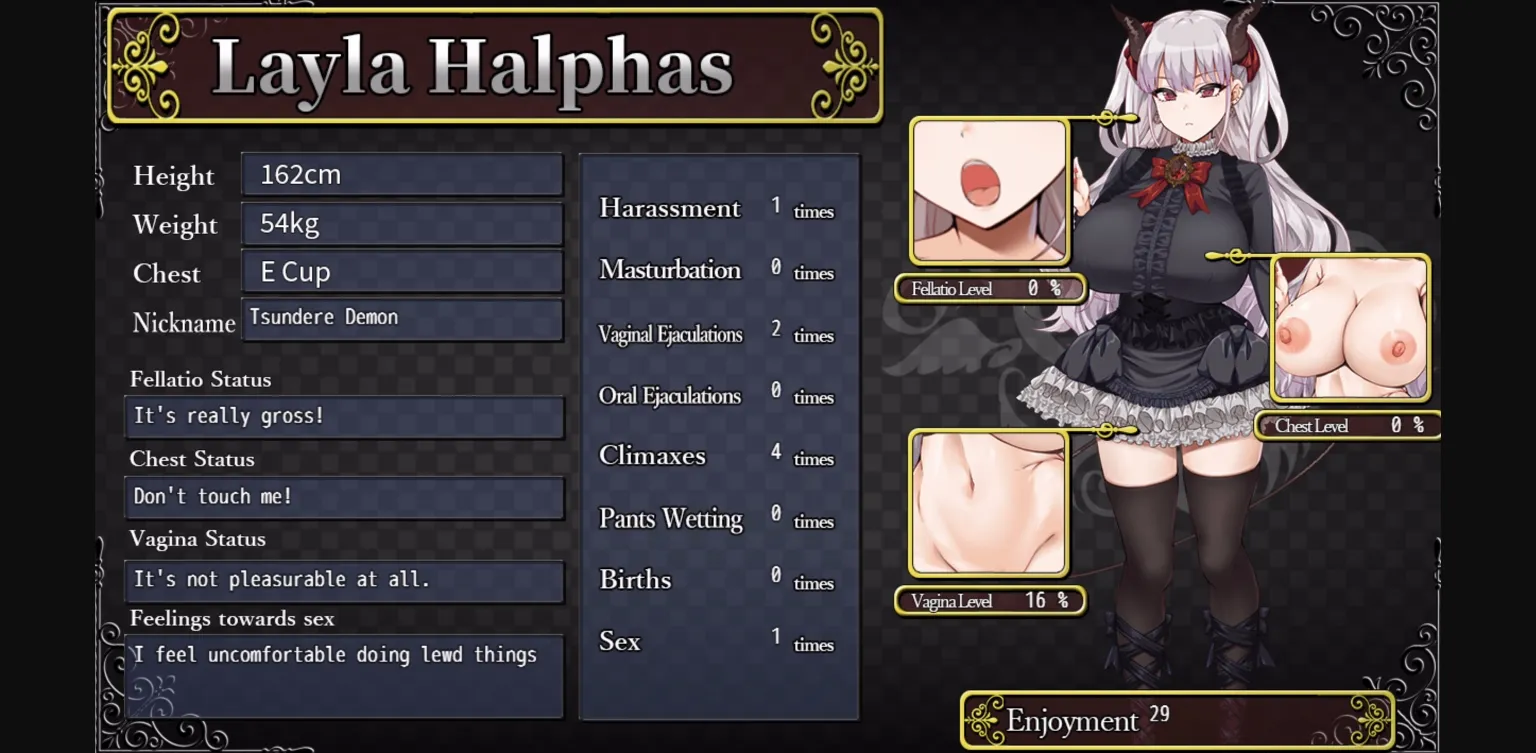Select the Height field showing 162cm

coord(402,173)
